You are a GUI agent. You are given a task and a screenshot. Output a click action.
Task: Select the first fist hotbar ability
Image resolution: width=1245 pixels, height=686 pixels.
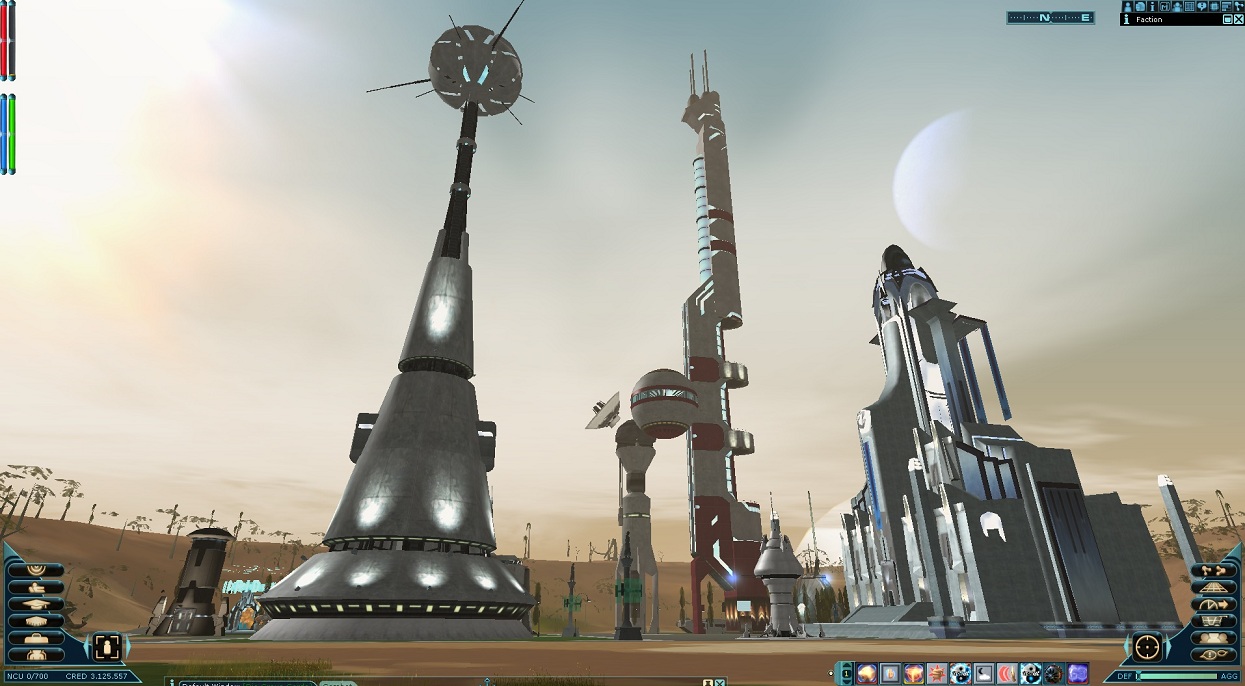coord(866,674)
